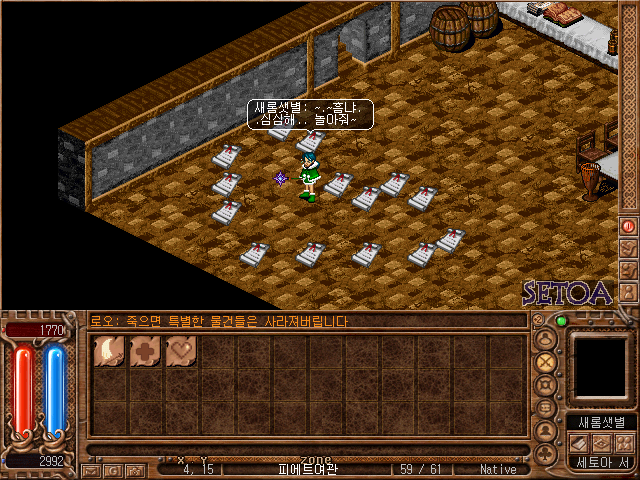Image resolution: width=640 pixels, height=480 pixels.
Task: Open the envelope mail button
Action: (x=91, y=469)
